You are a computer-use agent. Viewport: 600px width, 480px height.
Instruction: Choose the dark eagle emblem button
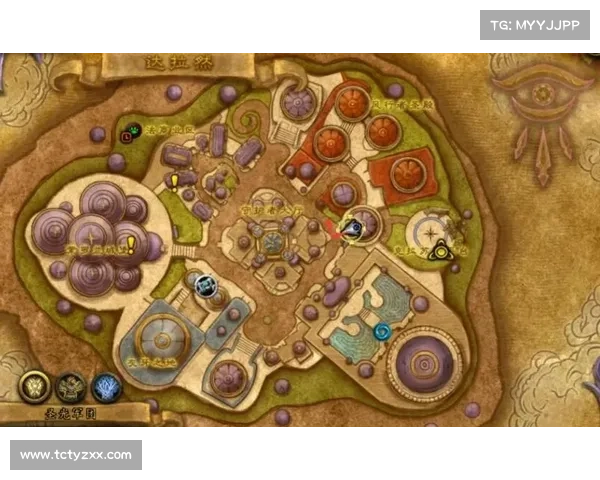(x=70, y=386)
